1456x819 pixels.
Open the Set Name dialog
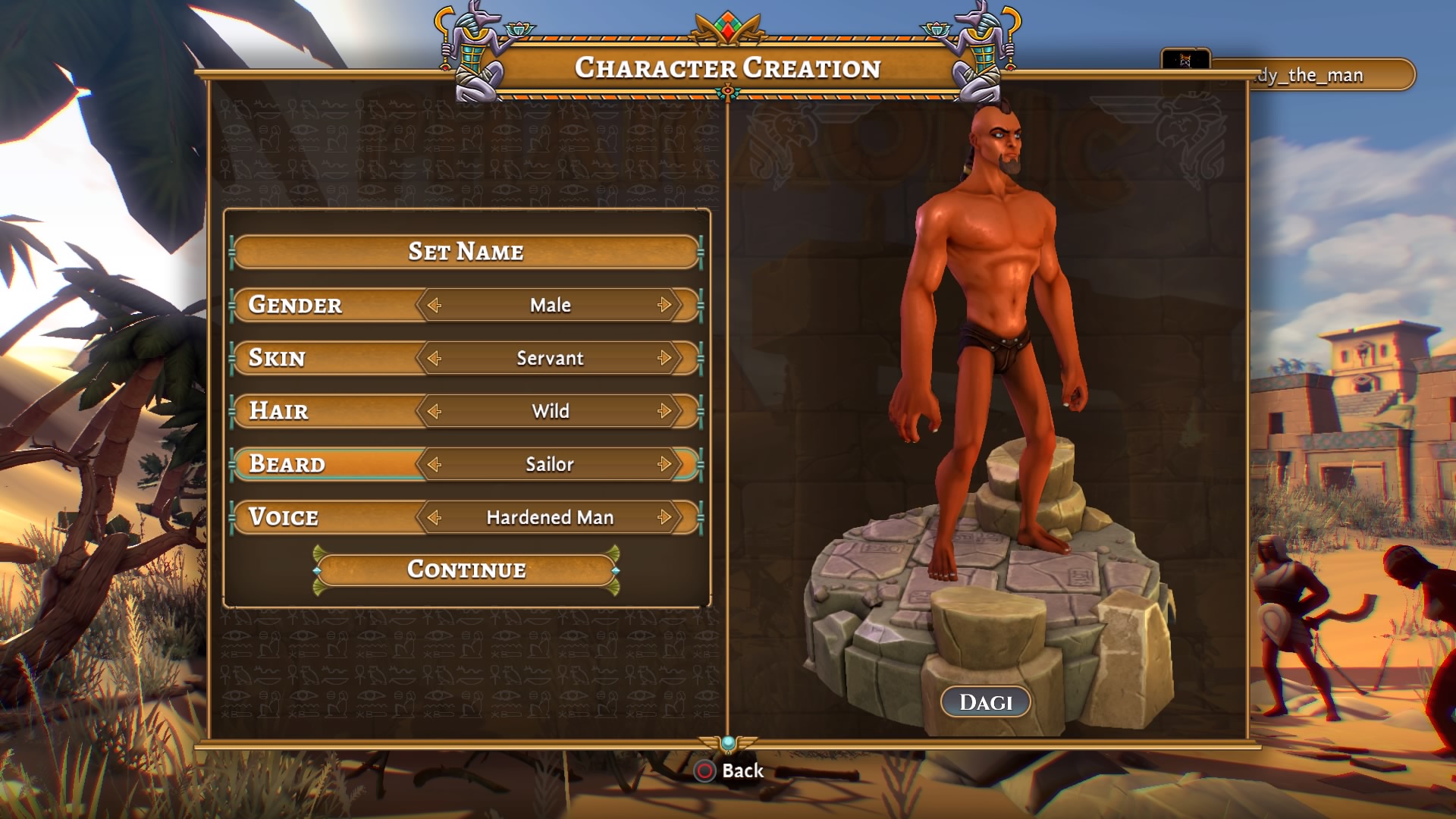pyautogui.click(x=466, y=252)
